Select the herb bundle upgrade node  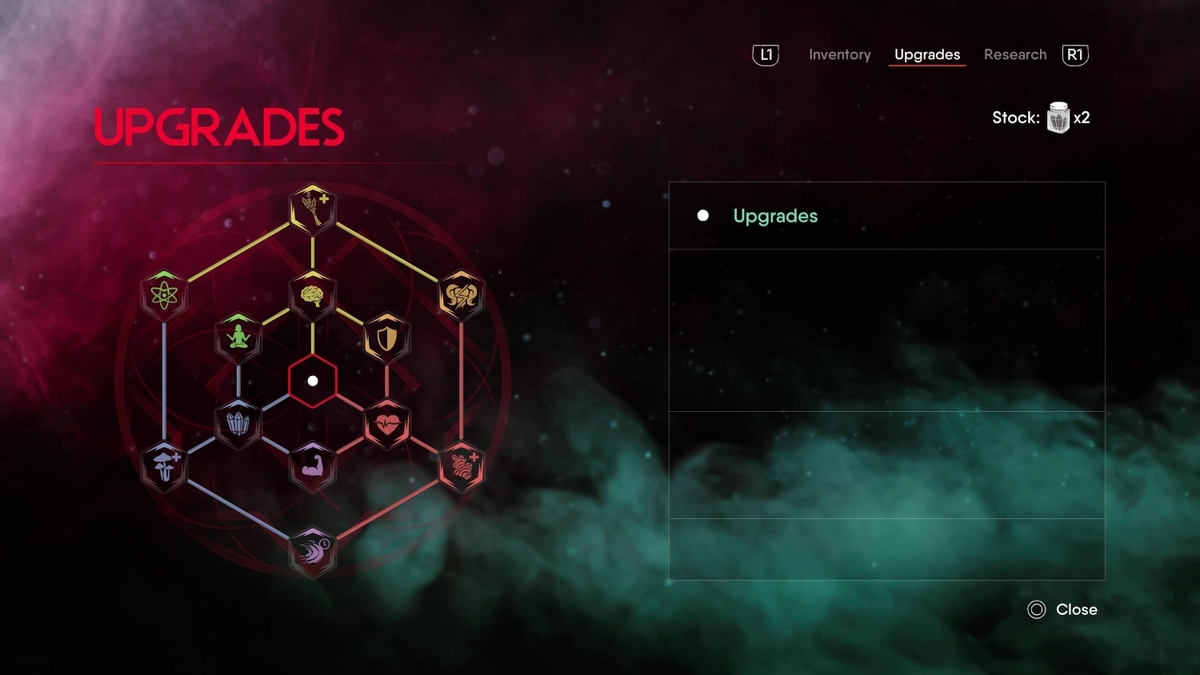point(312,209)
